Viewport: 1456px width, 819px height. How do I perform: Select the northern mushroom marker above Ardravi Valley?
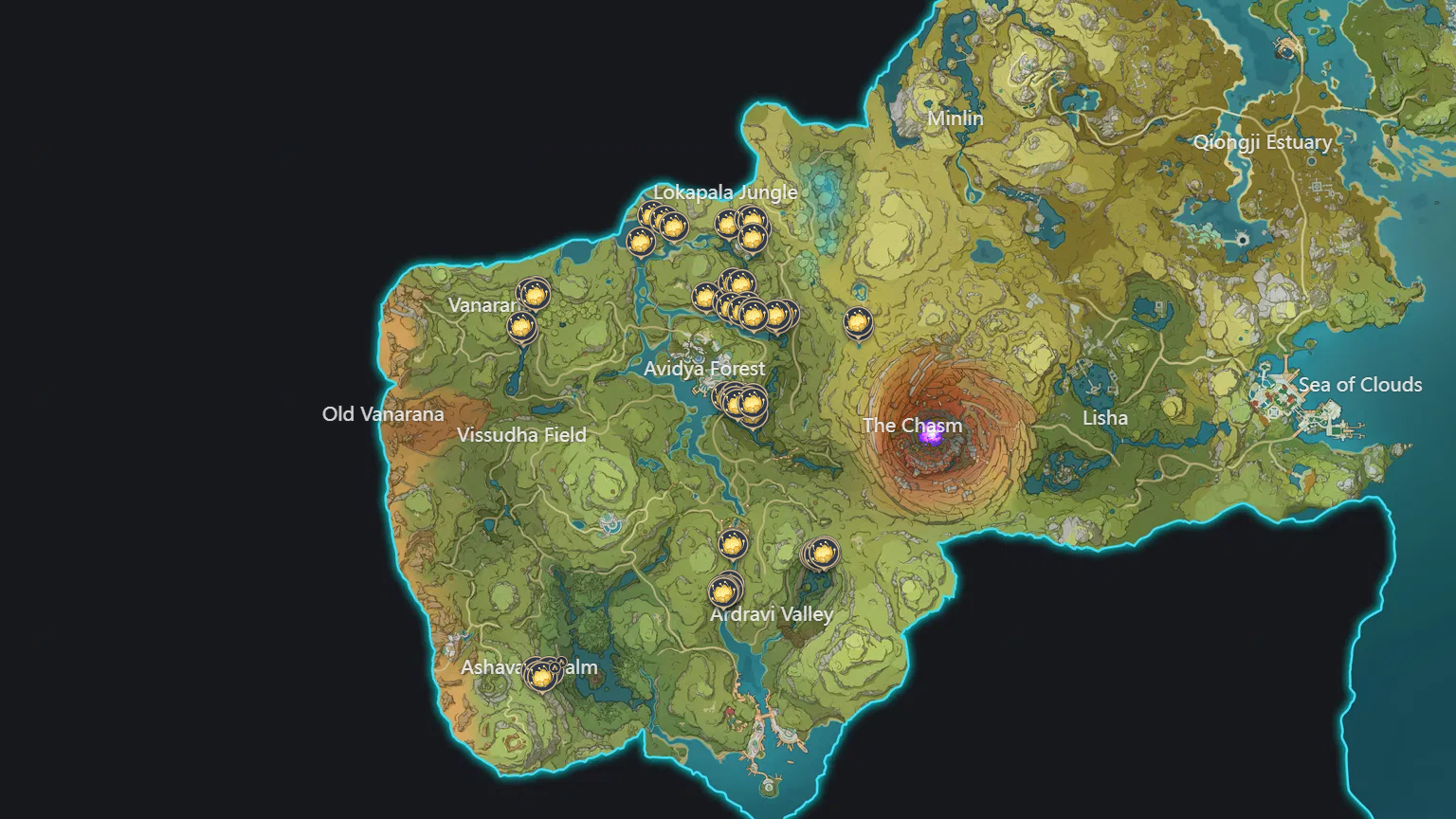click(733, 545)
